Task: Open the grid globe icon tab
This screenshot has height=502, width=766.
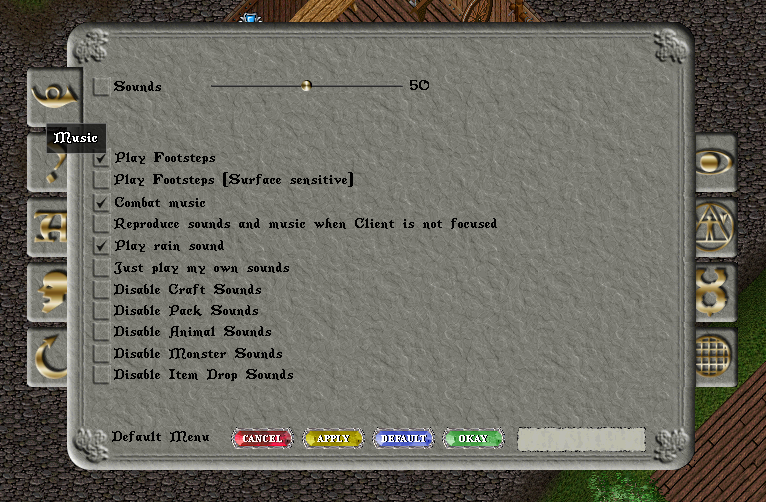Action: tap(715, 353)
